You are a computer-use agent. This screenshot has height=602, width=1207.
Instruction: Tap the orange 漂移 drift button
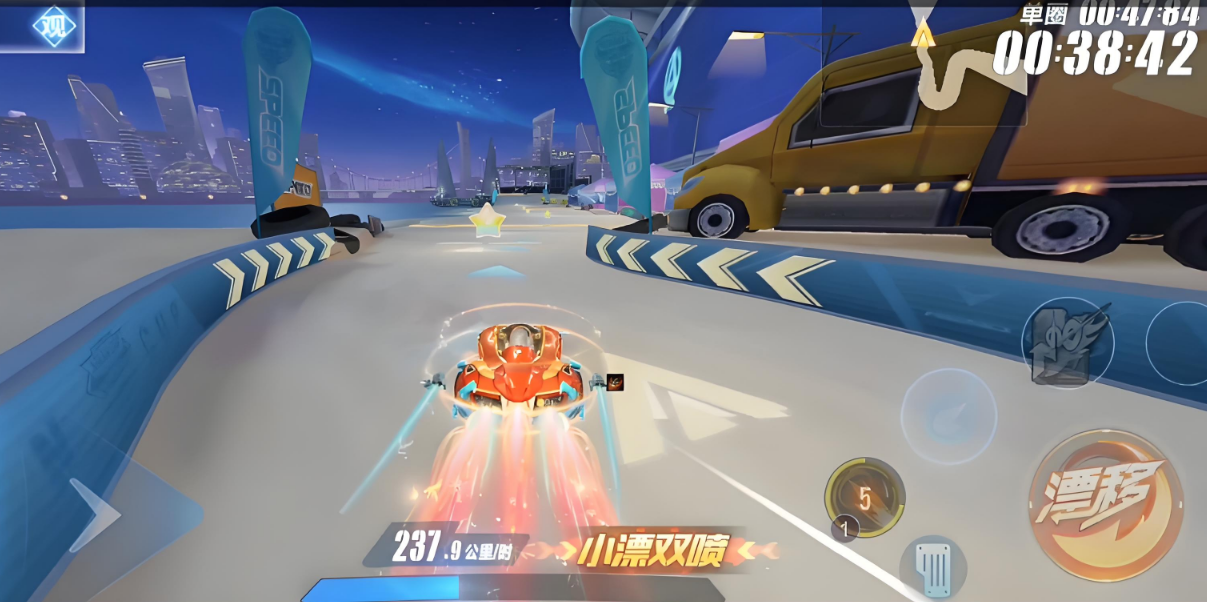(x=1105, y=505)
